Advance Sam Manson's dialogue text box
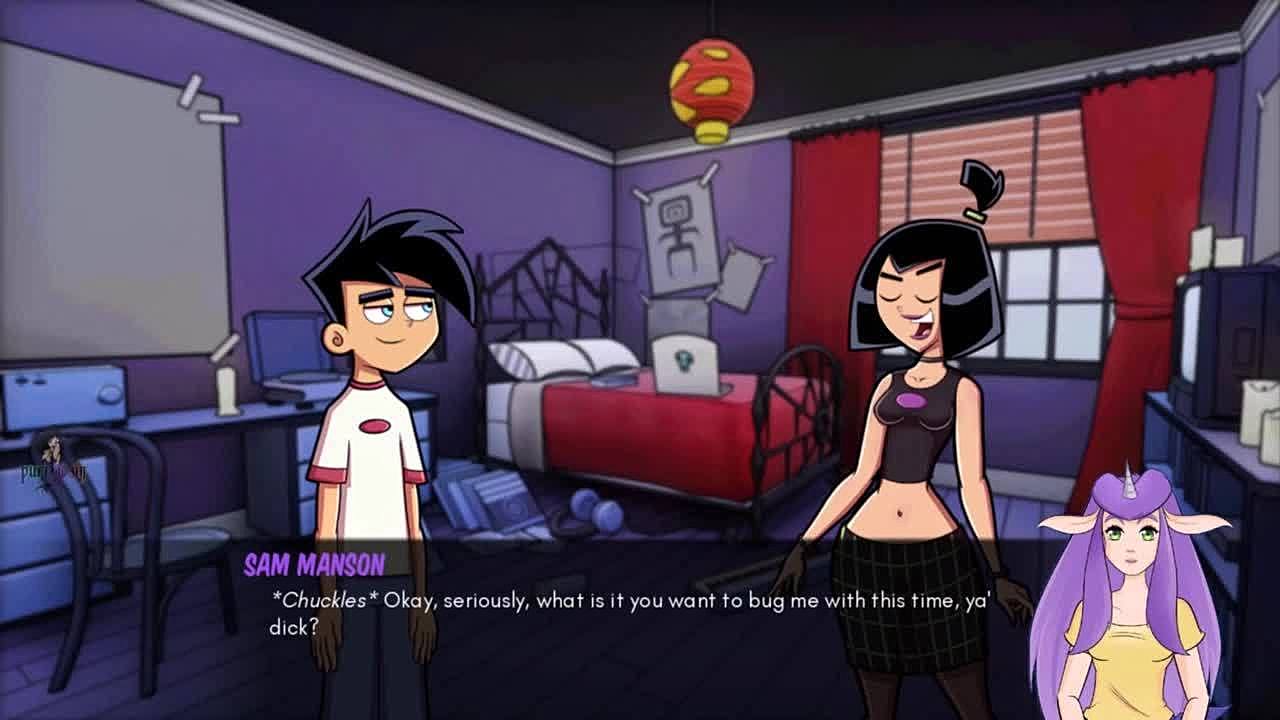Screen dimensions: 1280x720 coord(630,612)
